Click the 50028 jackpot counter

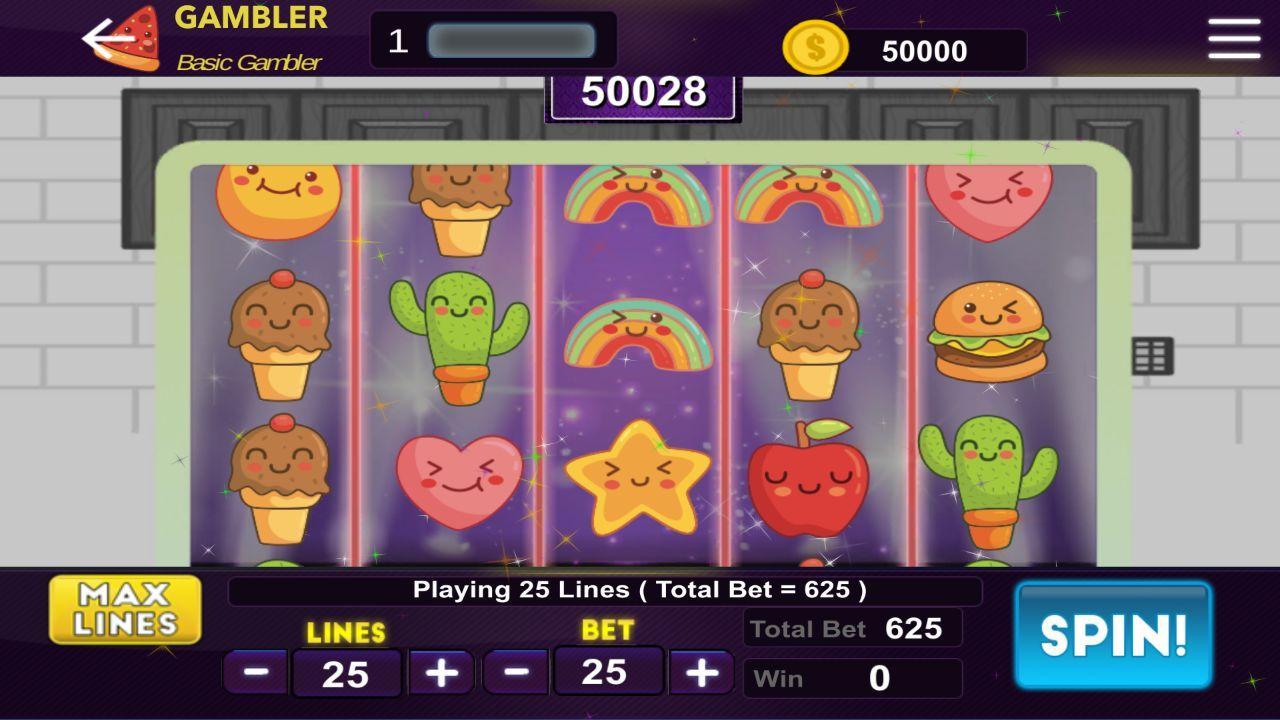640,93
